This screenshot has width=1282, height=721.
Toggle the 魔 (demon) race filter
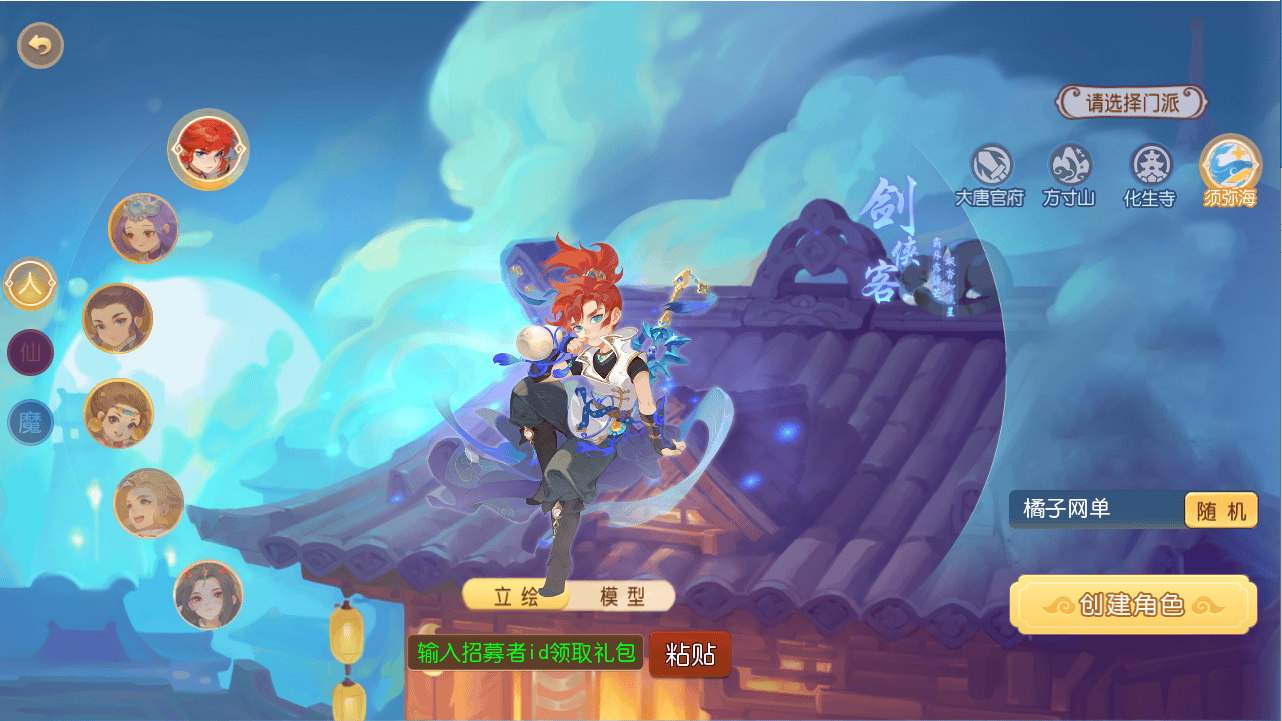tap(30, 423)
